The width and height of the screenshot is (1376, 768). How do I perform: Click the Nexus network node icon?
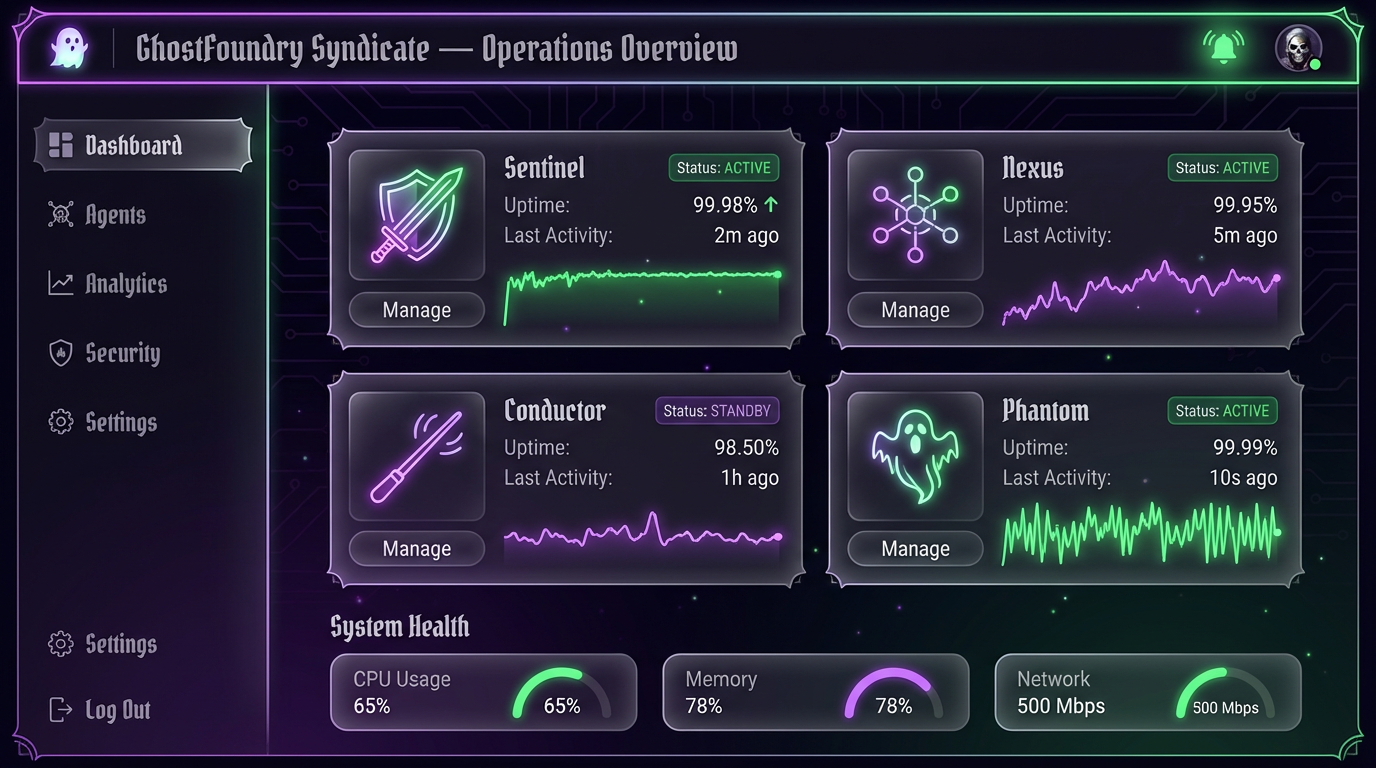click(914, 214)
